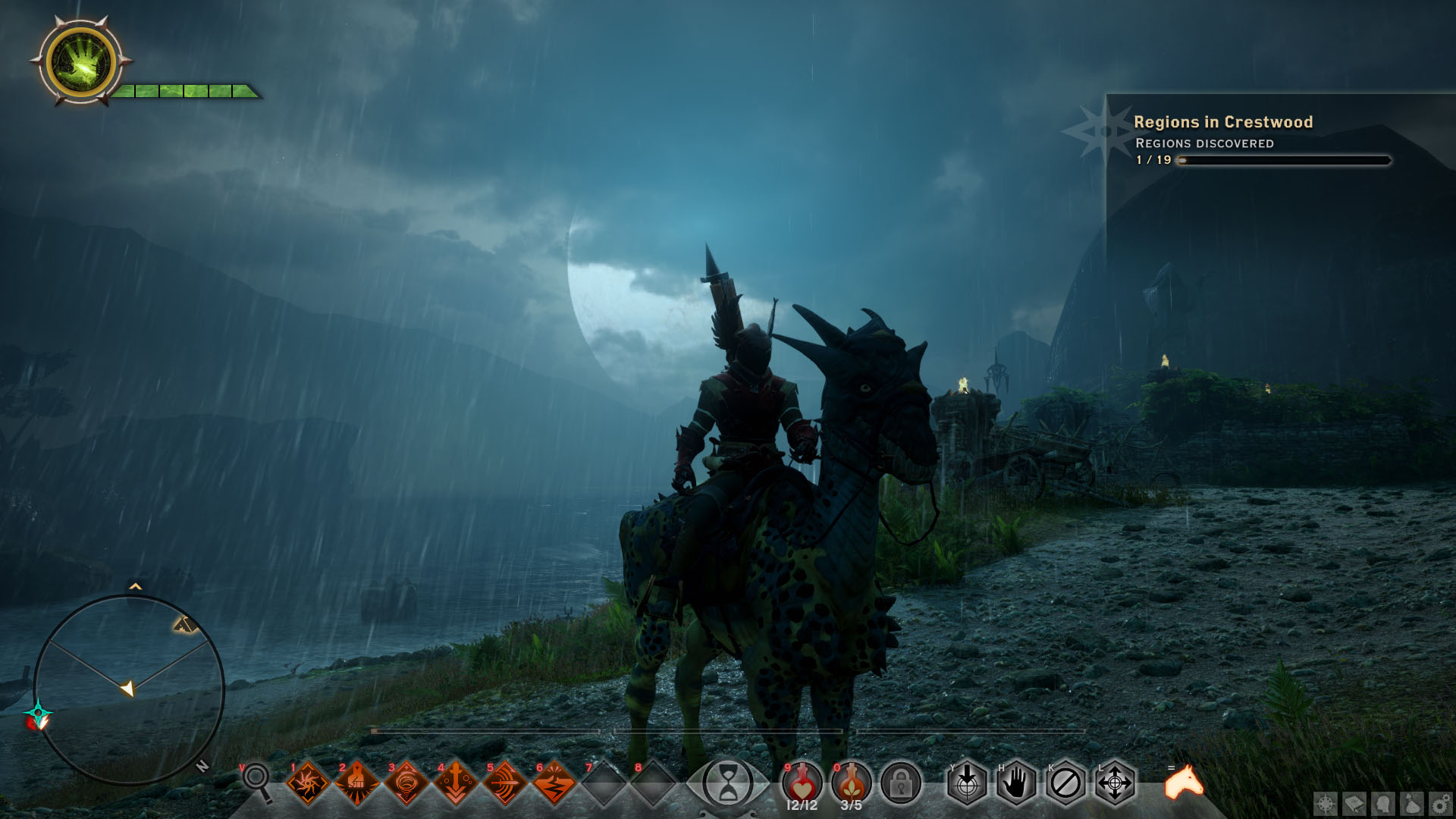Open the map from the compass icon
1456x819 pixels.
coord(1326,803)
